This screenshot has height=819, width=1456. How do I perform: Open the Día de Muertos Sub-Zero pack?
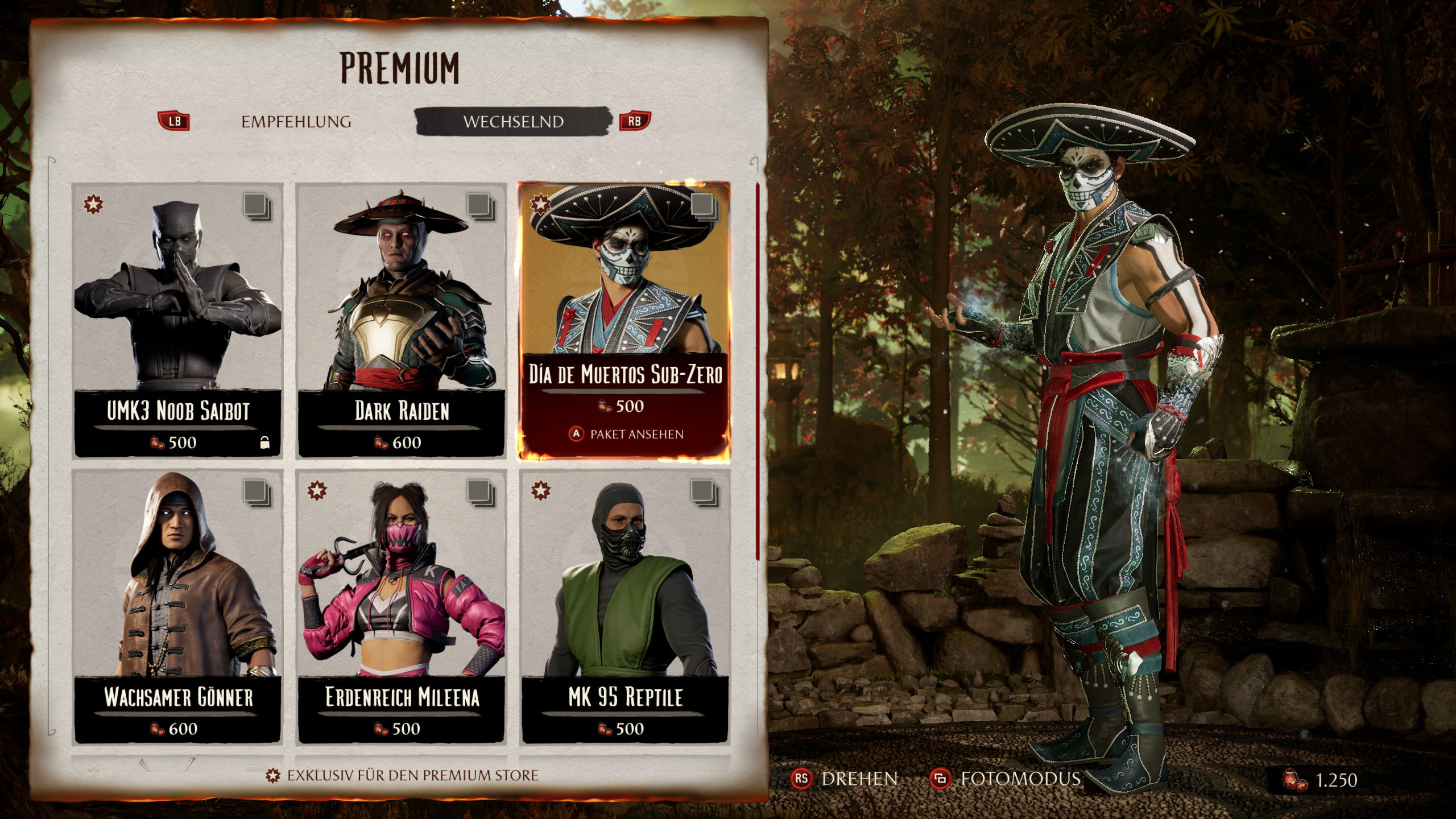[624, 320]
